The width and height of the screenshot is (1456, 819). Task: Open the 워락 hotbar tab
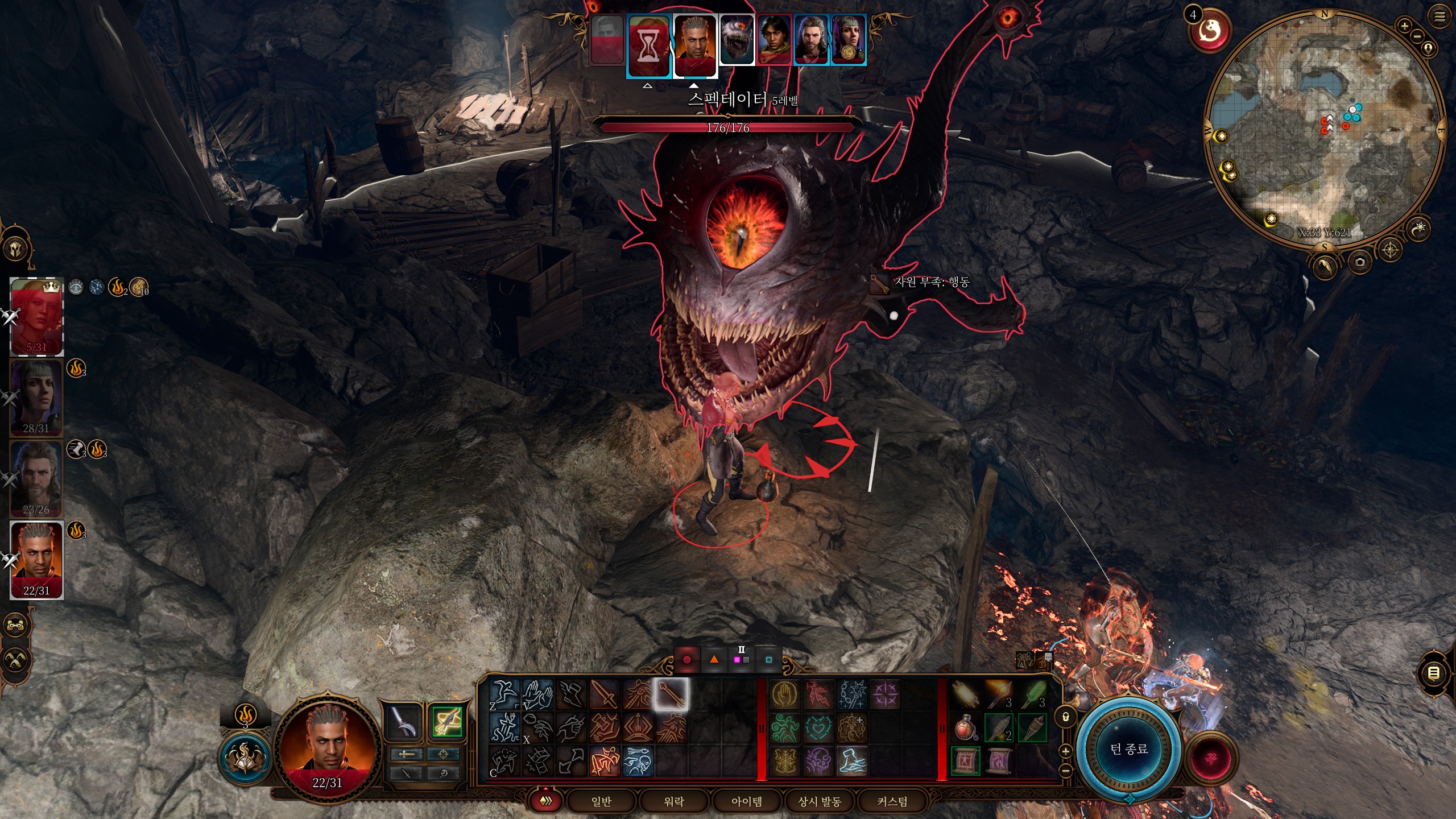(x=674, y=801)
